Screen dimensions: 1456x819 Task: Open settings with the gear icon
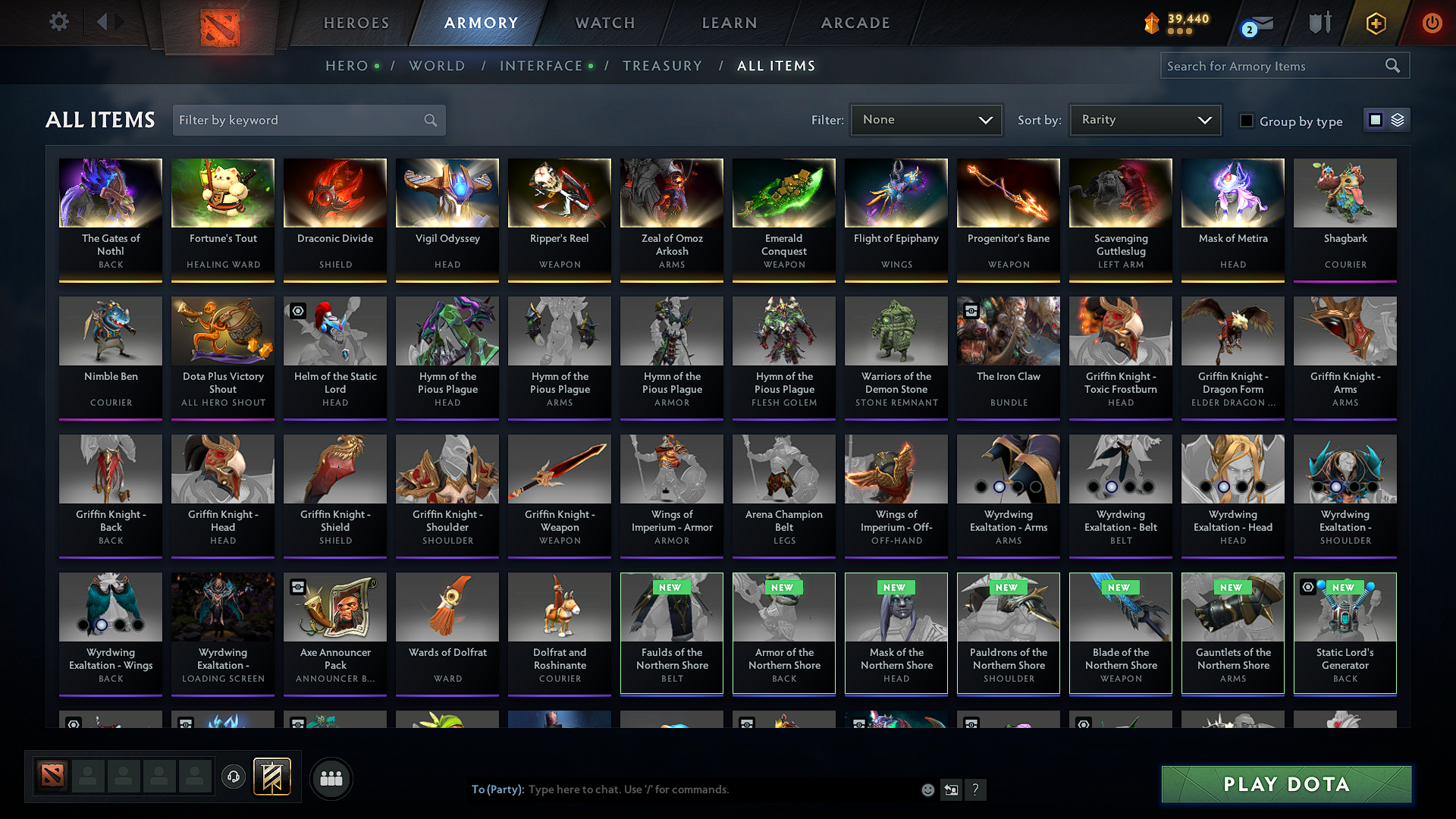pyautogui.click(x=59, y=22)
